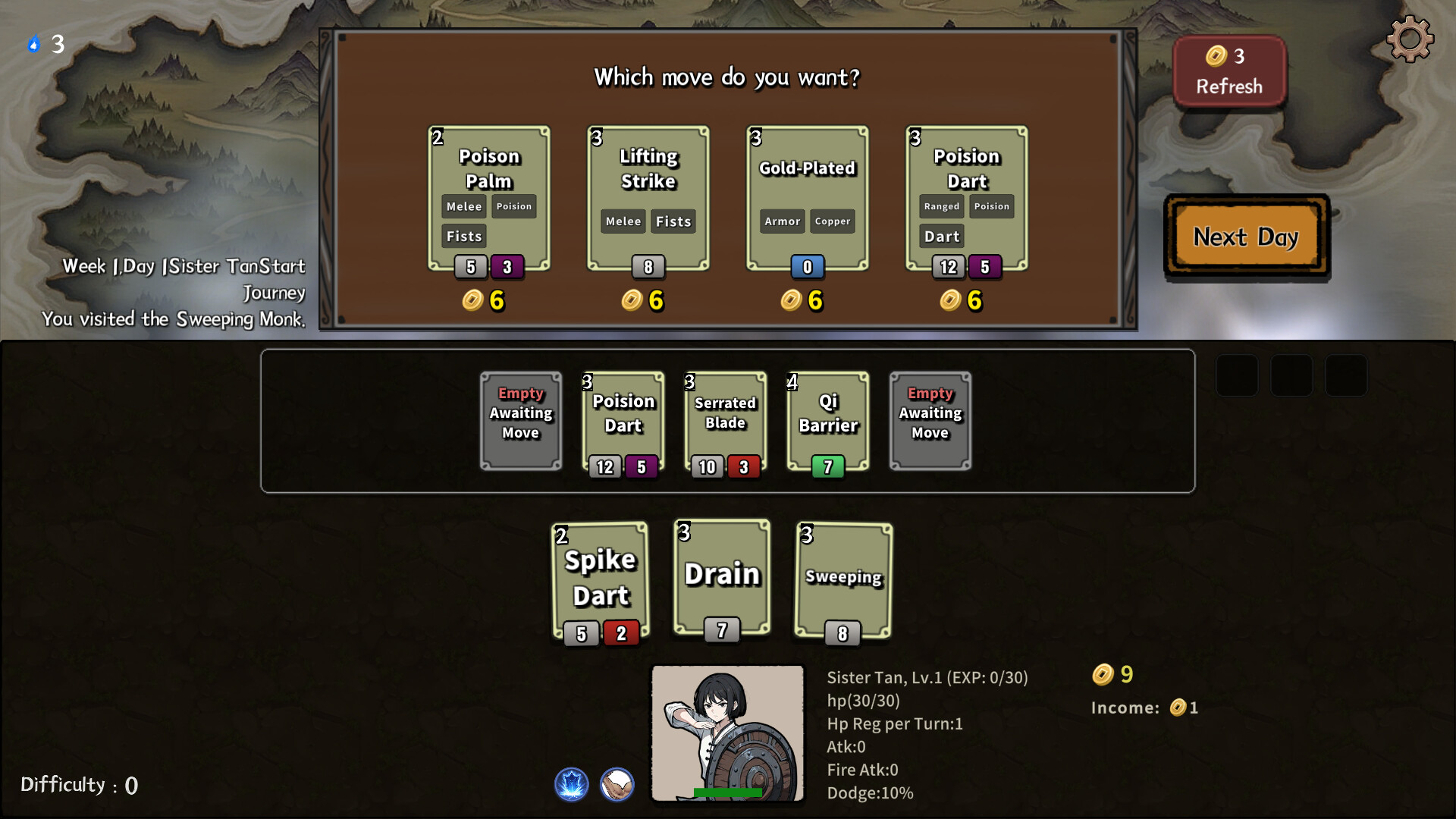Select the Sweeping card in hand
Image resolution: width=1456 pixels, height=819 pixels.
coord(843,580)
